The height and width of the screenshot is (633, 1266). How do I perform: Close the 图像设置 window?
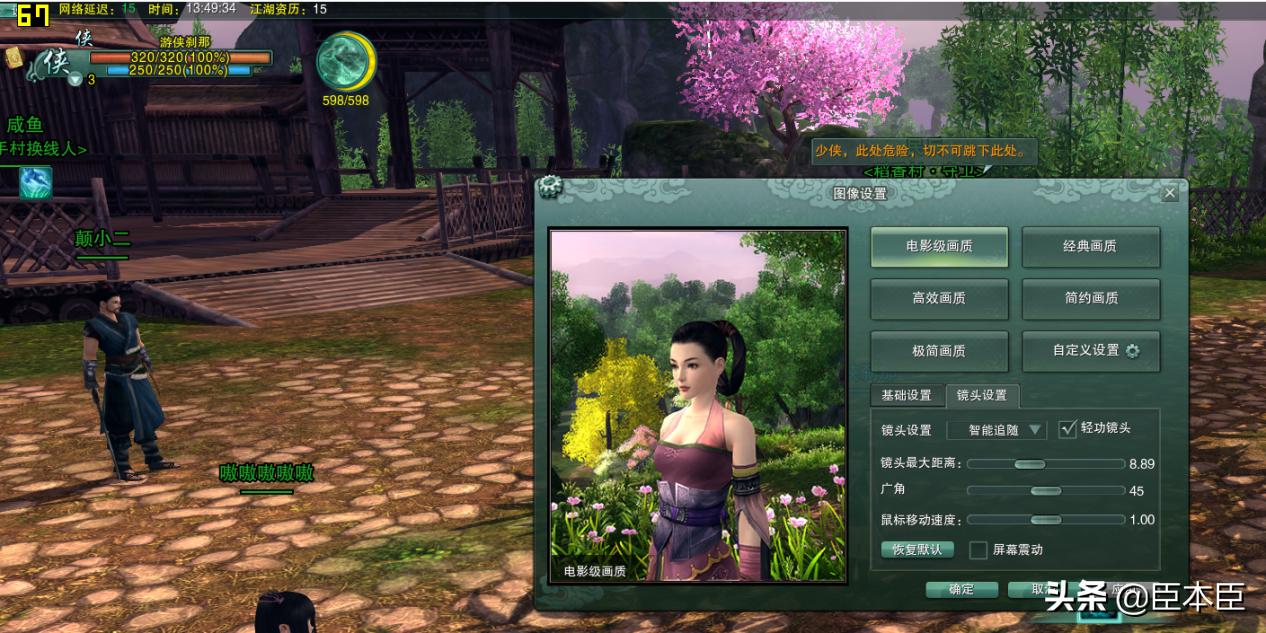coord(1170,193)
